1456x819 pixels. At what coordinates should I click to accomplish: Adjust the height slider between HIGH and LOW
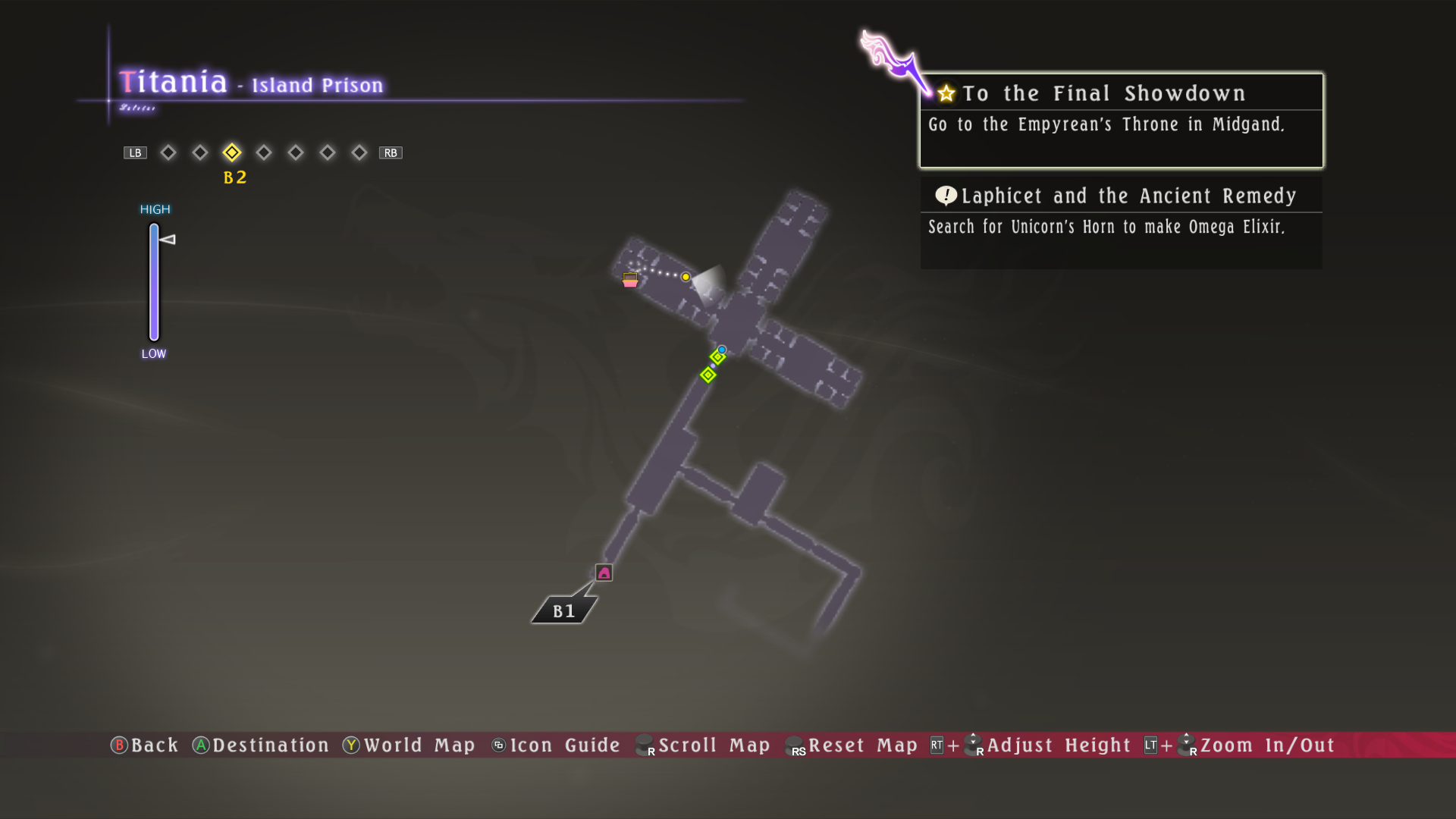(x=154, y=282)
